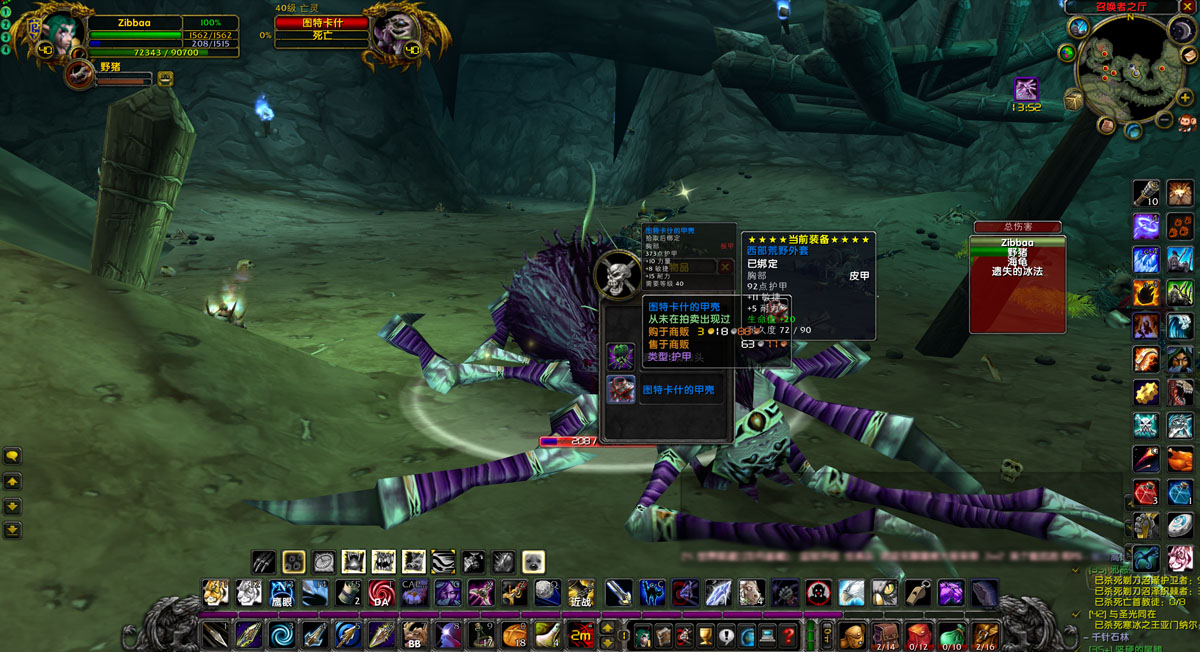Use the BB action bar slot

[x=413, y=634]
